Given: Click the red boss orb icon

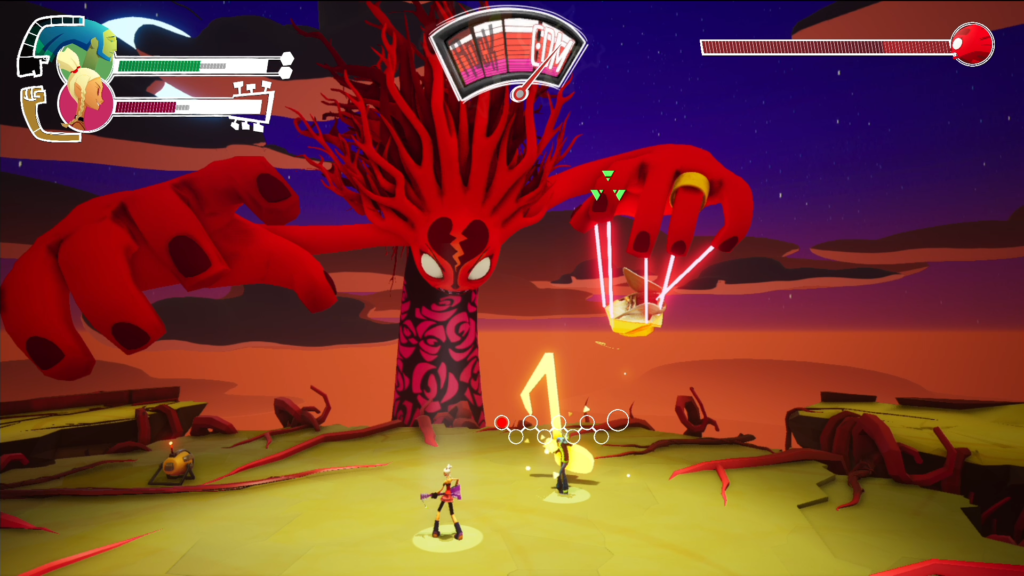Looking at the screenshot, I should 972,44.
